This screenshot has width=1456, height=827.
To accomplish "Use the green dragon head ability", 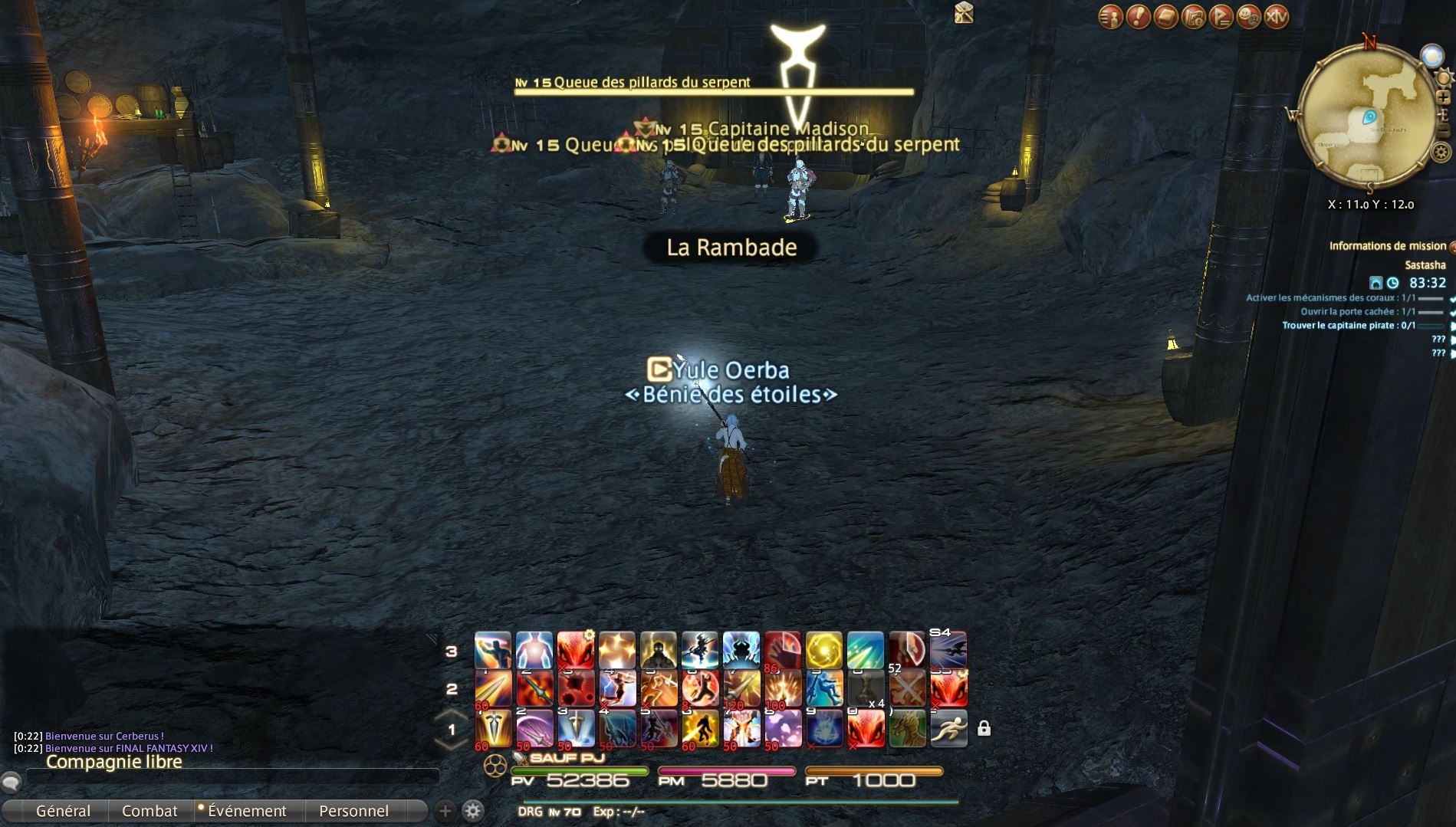I will [x=907, y=729].
